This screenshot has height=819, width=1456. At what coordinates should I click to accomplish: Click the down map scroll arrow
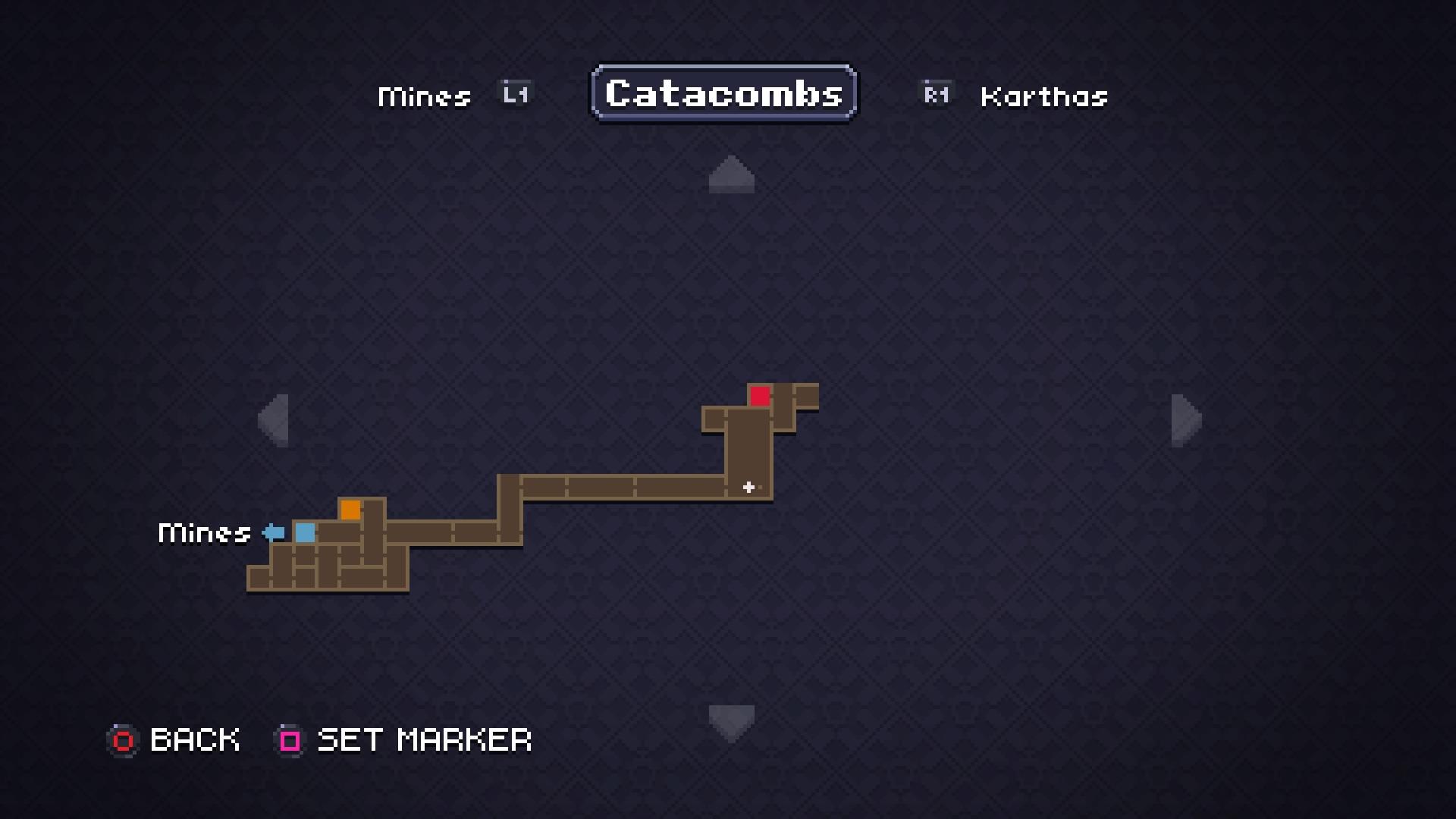point(731,721)
